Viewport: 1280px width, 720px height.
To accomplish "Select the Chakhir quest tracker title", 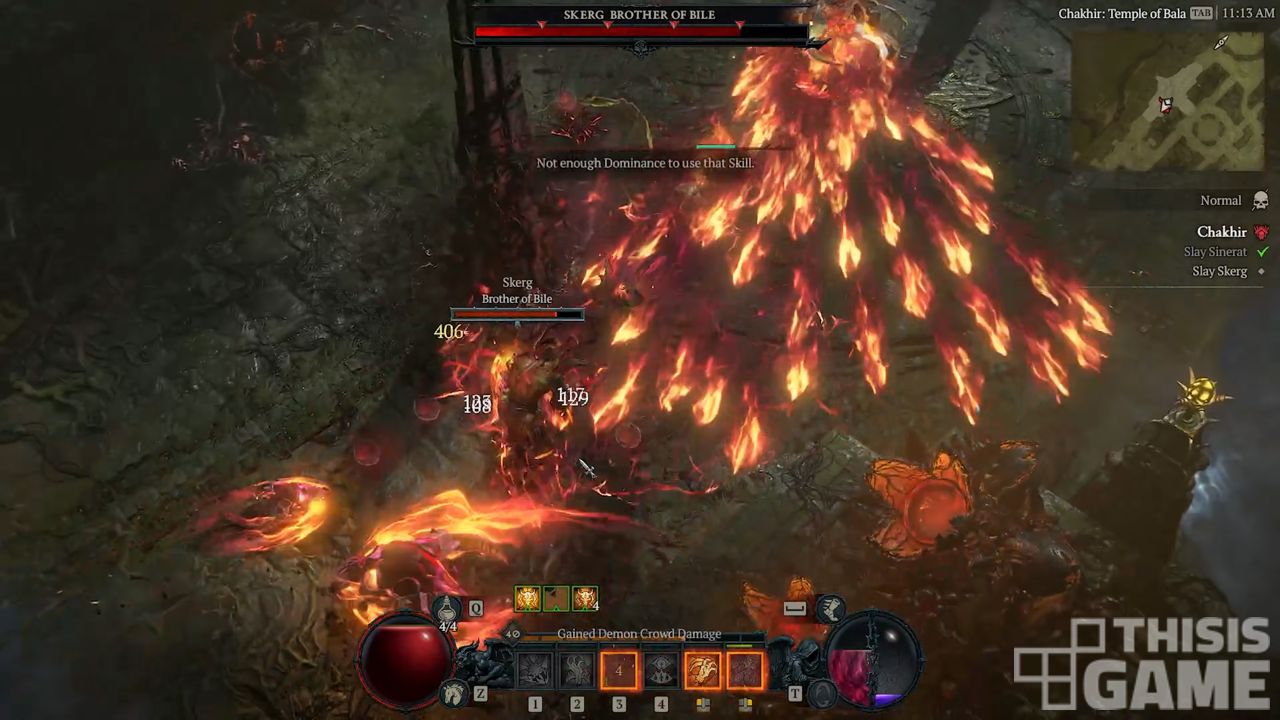I will tap(1221, 232).
